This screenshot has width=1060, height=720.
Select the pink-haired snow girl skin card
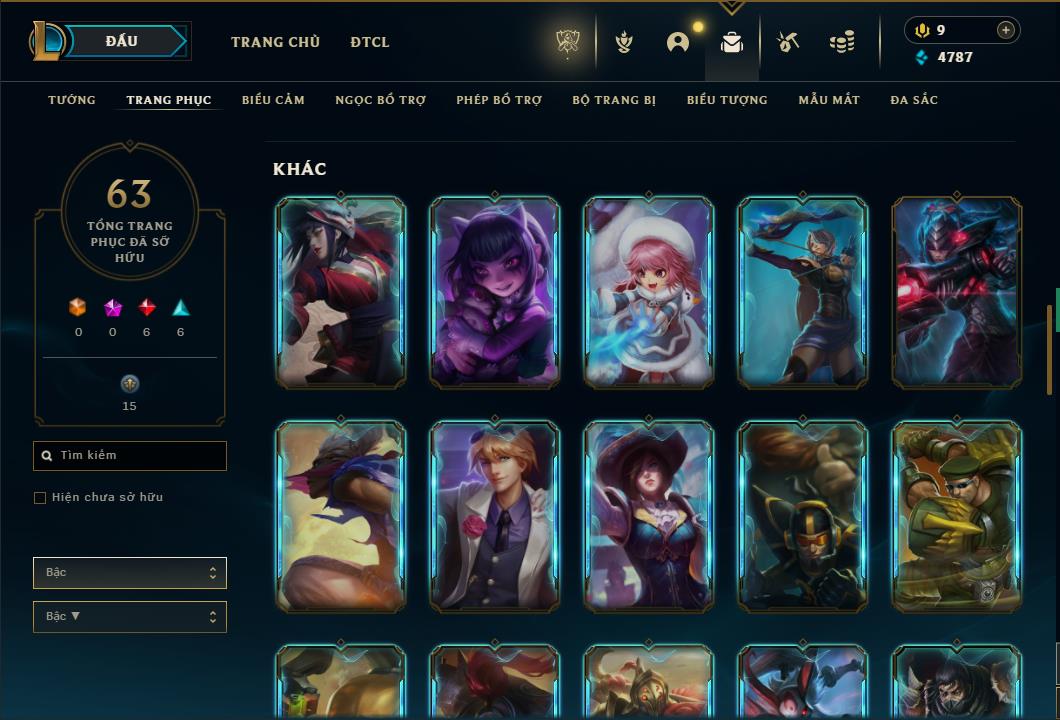click(x=648, y=292)
